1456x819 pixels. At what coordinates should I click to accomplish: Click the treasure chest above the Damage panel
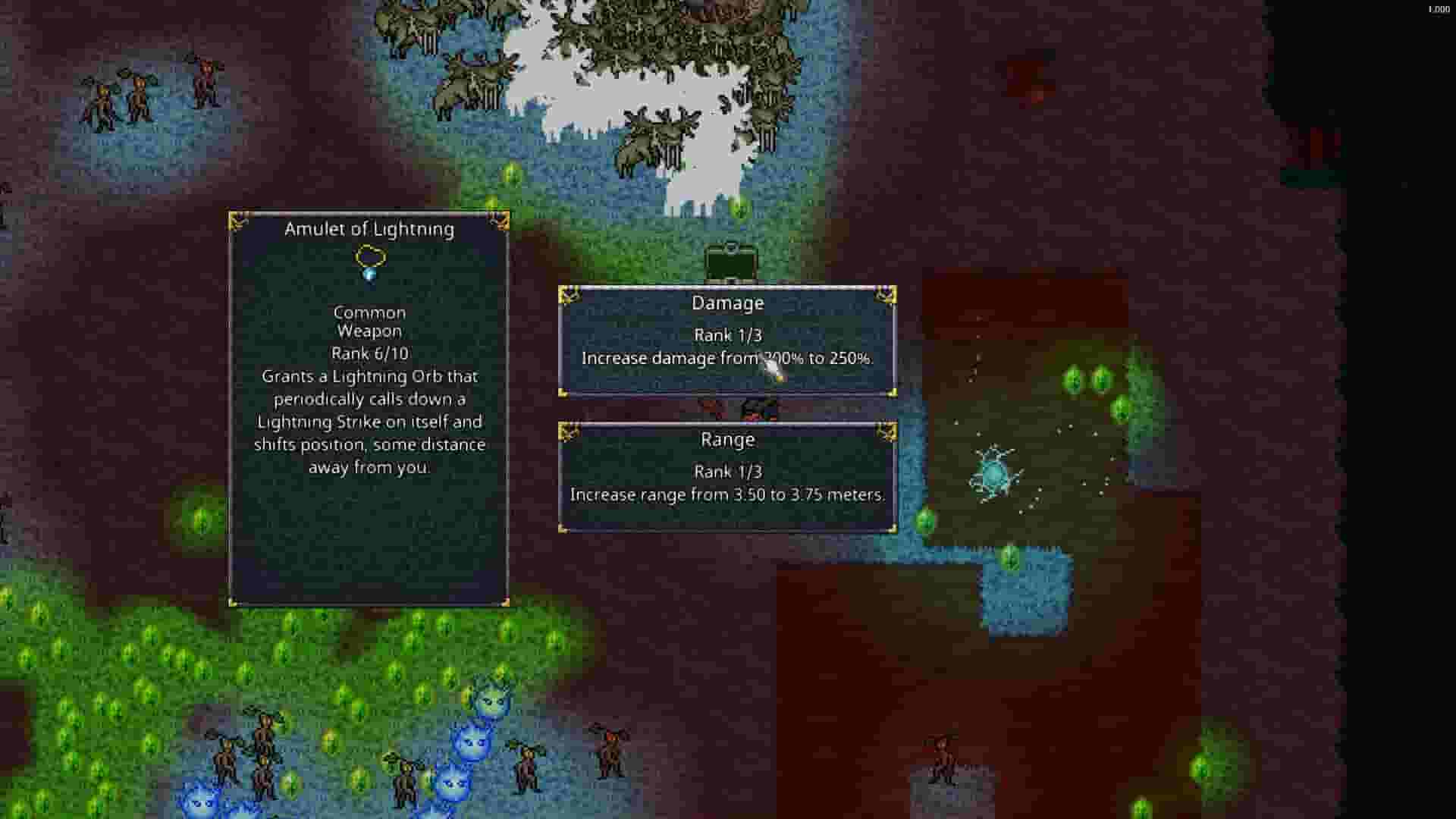730,260
